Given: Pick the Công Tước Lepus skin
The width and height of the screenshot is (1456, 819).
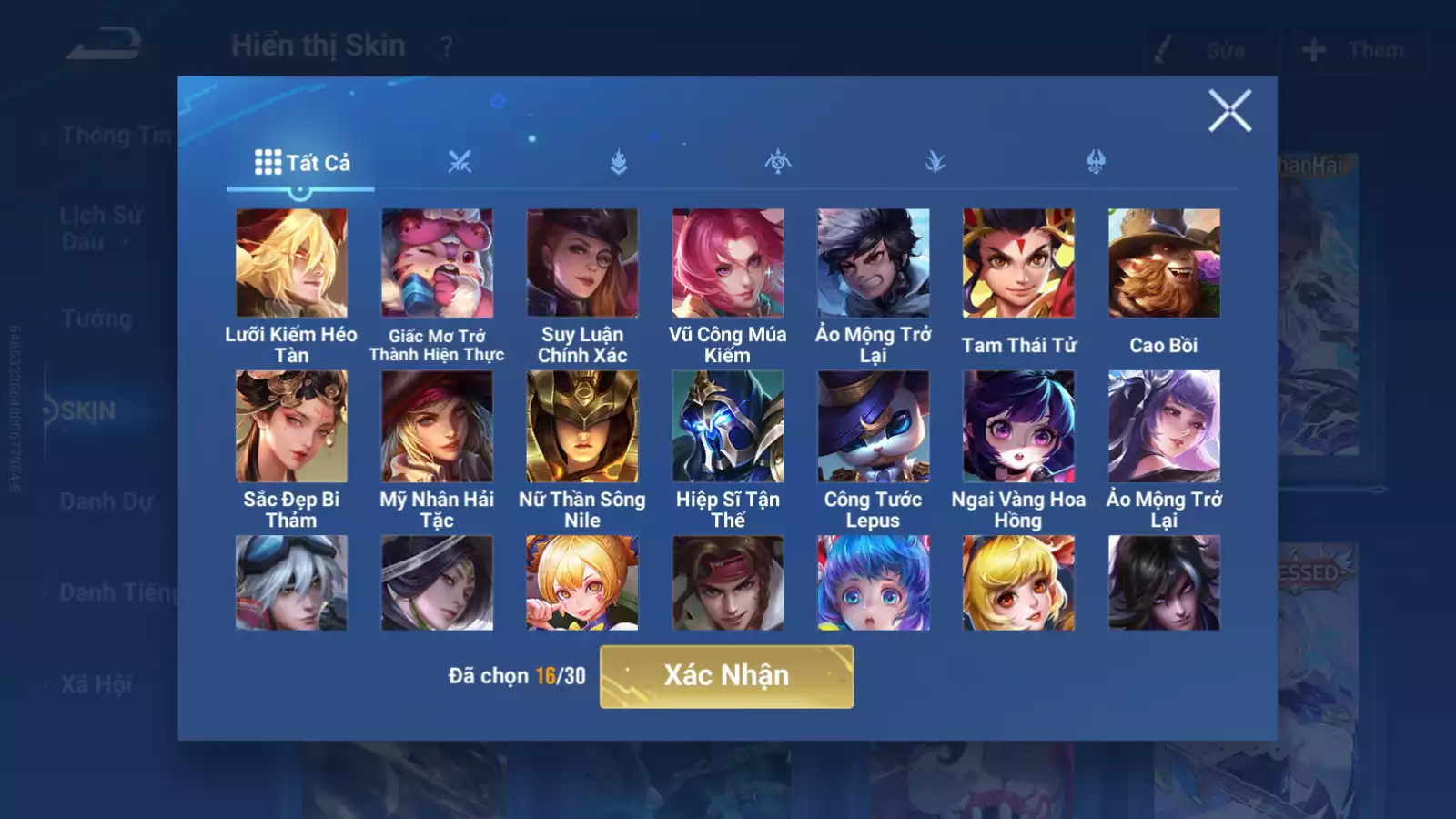Looking at the screenshot, I should [x=873, y=426].
